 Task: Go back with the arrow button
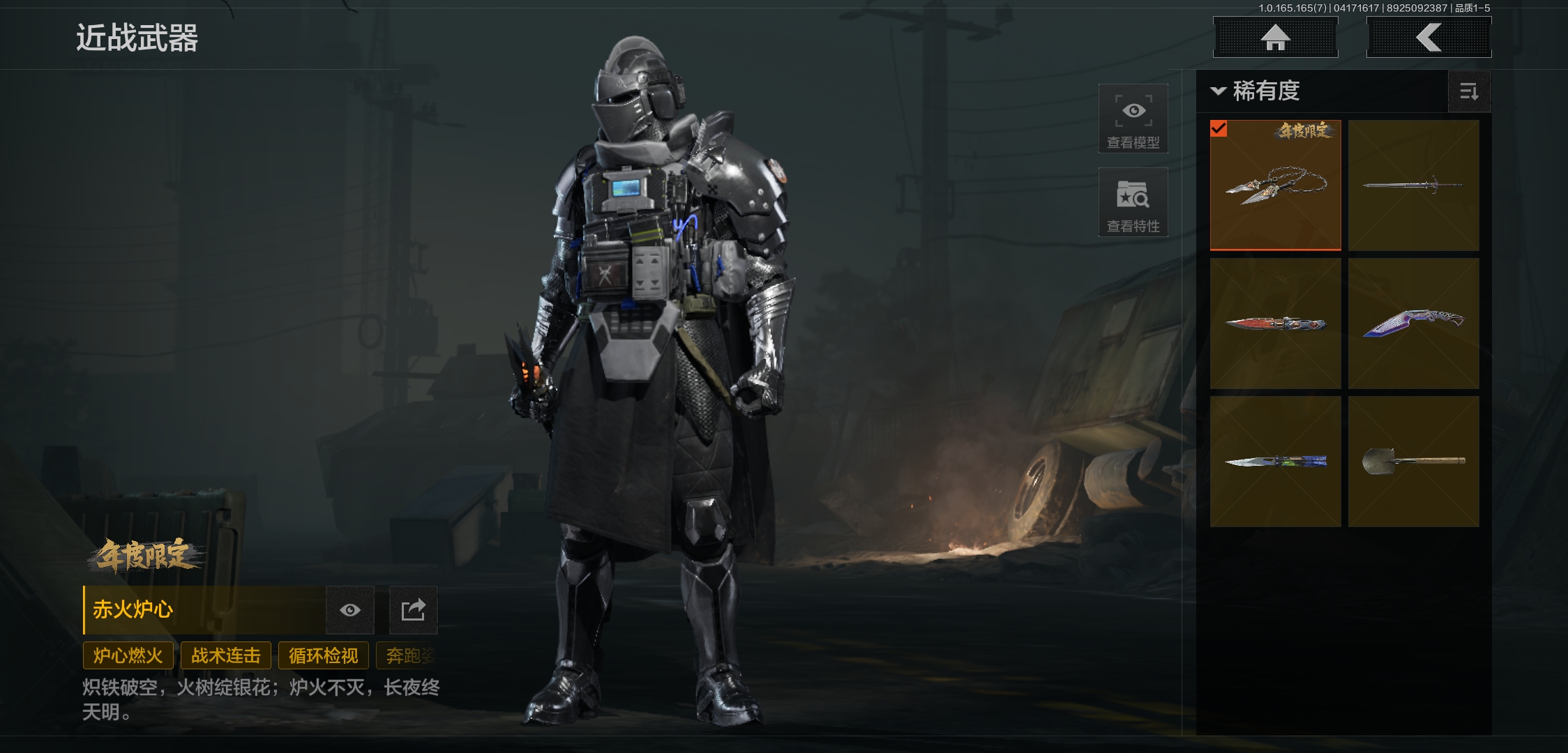click(1428, 38)
